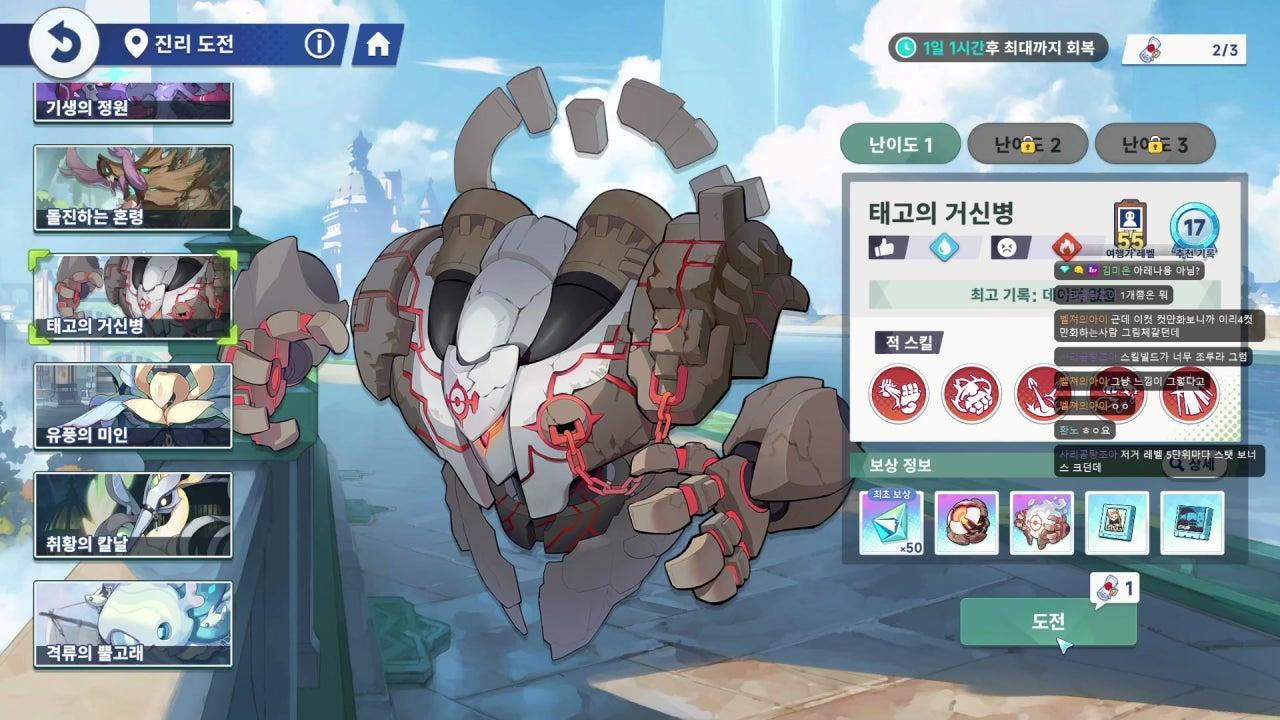Open the challenge ticket counter 2/3
This screenshot has width=1280, height=720.
1184,48
